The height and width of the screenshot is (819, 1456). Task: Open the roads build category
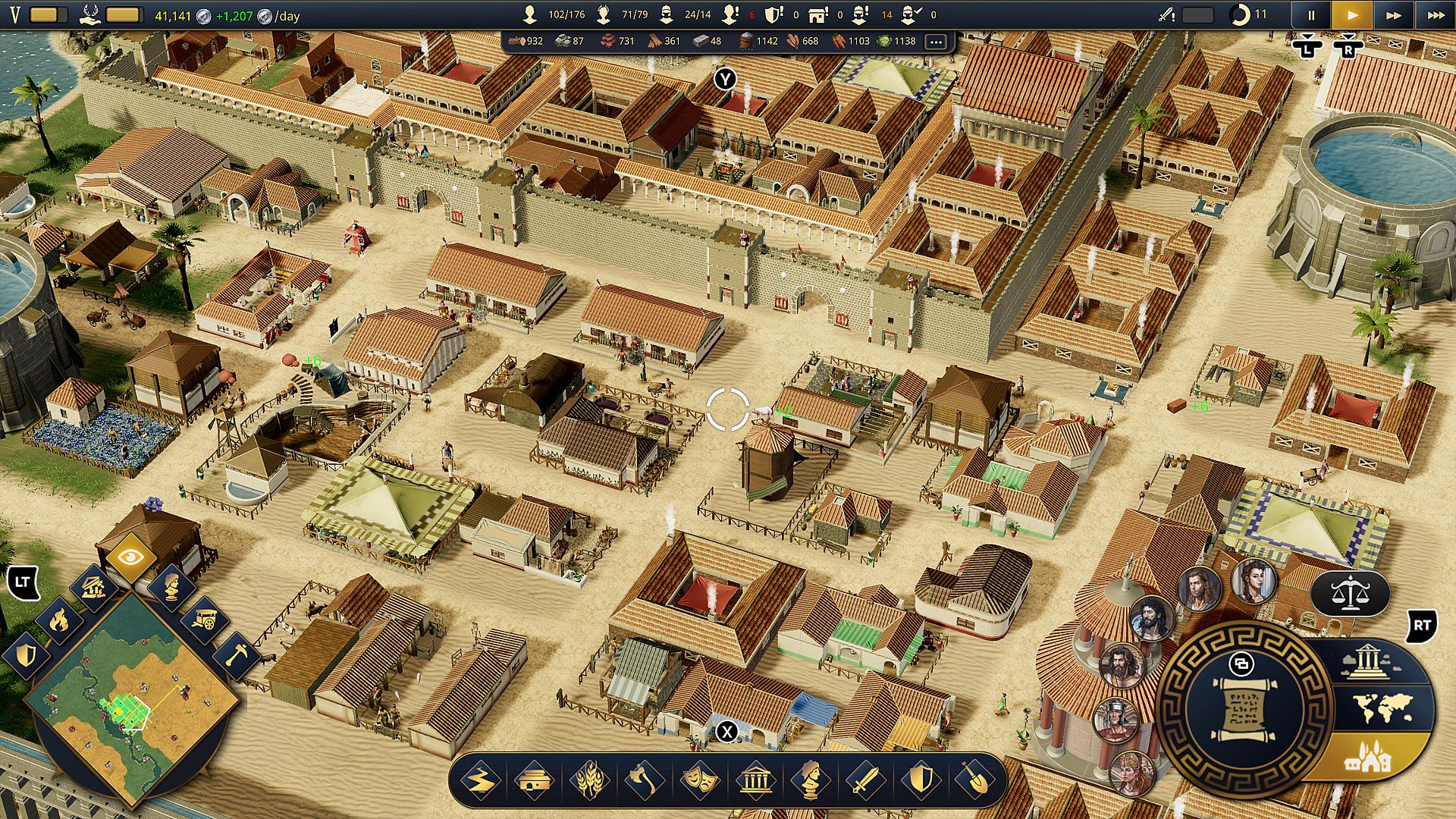pos(481,780)
